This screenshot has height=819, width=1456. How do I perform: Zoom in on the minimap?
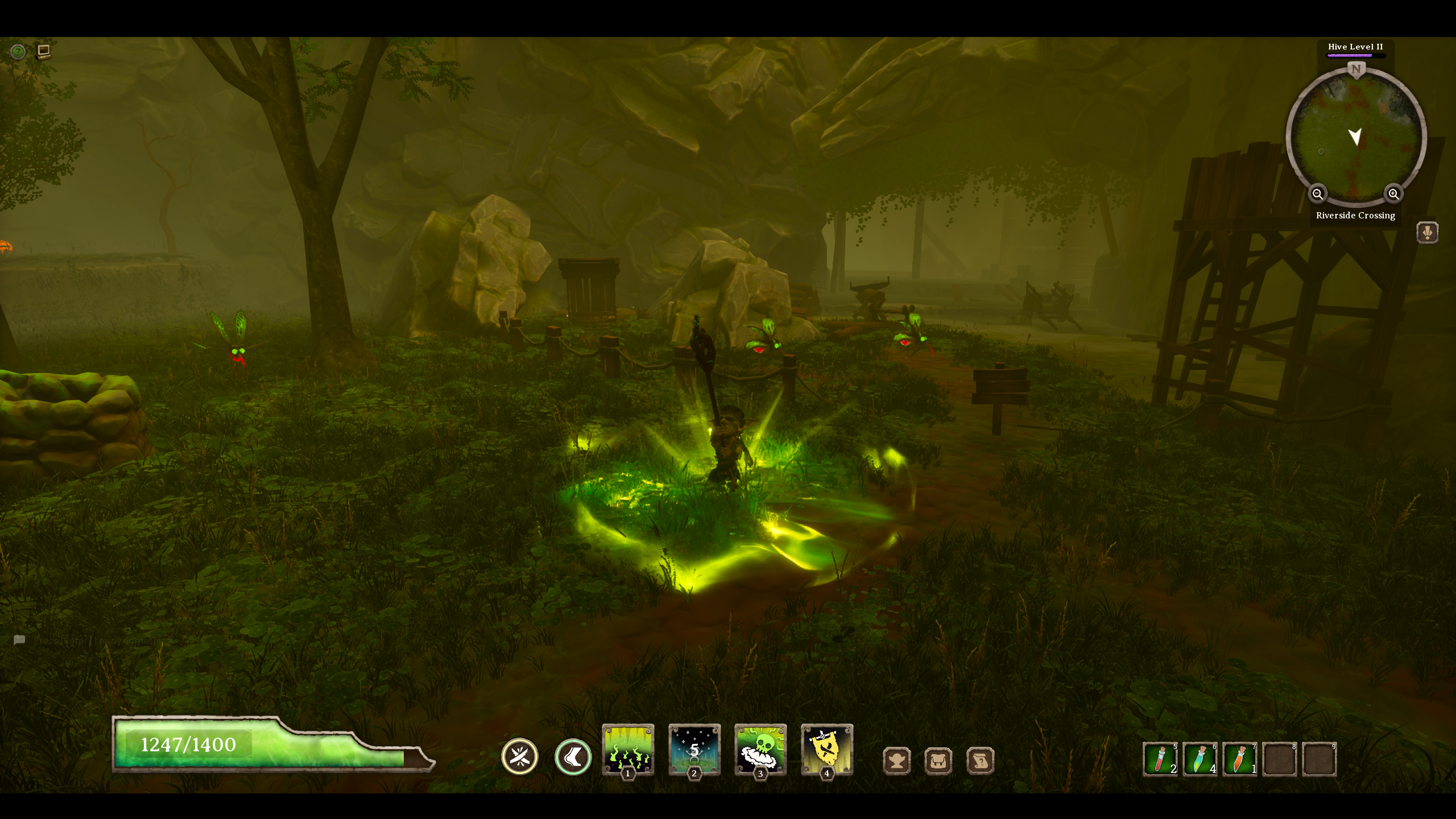pos(1393,194)
